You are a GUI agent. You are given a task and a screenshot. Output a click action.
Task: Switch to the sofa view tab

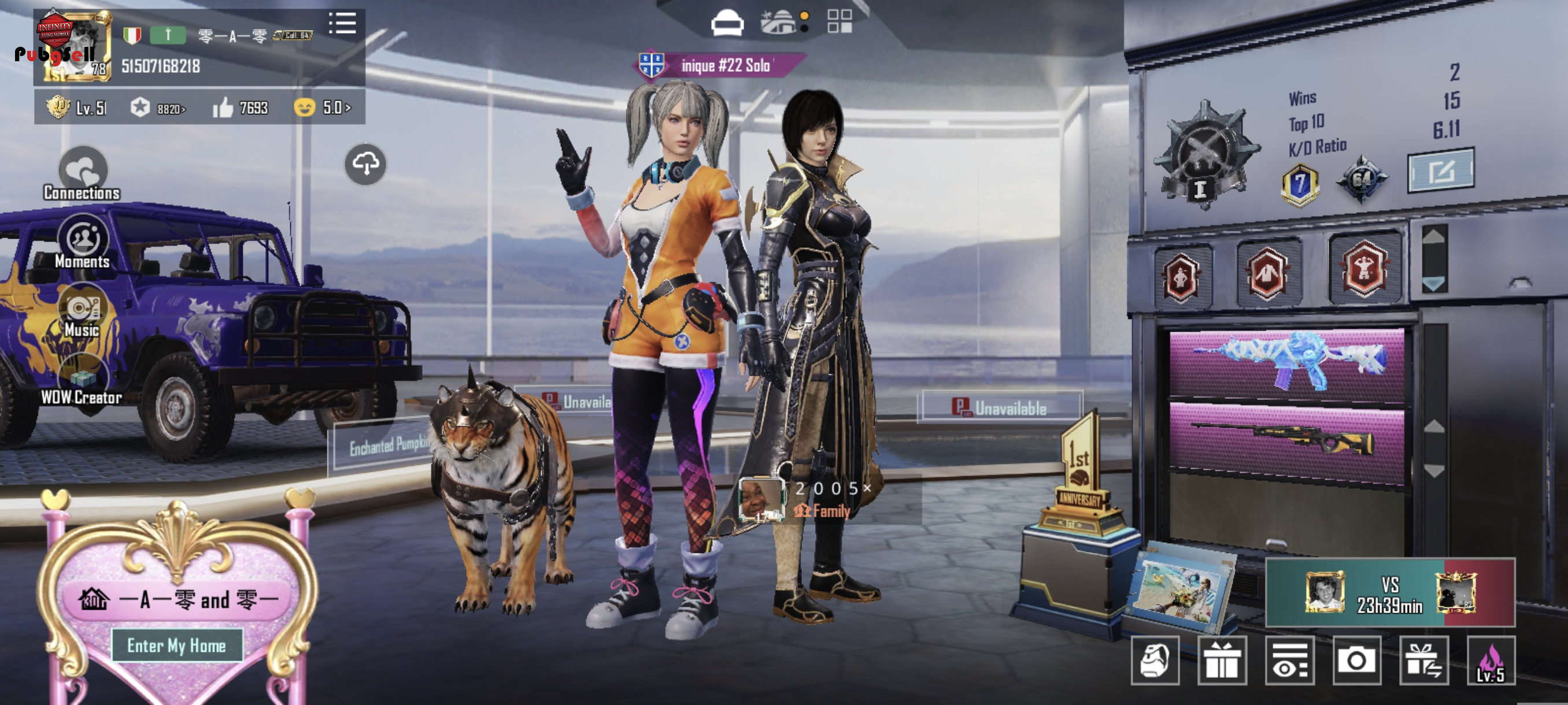pos(727,23)
